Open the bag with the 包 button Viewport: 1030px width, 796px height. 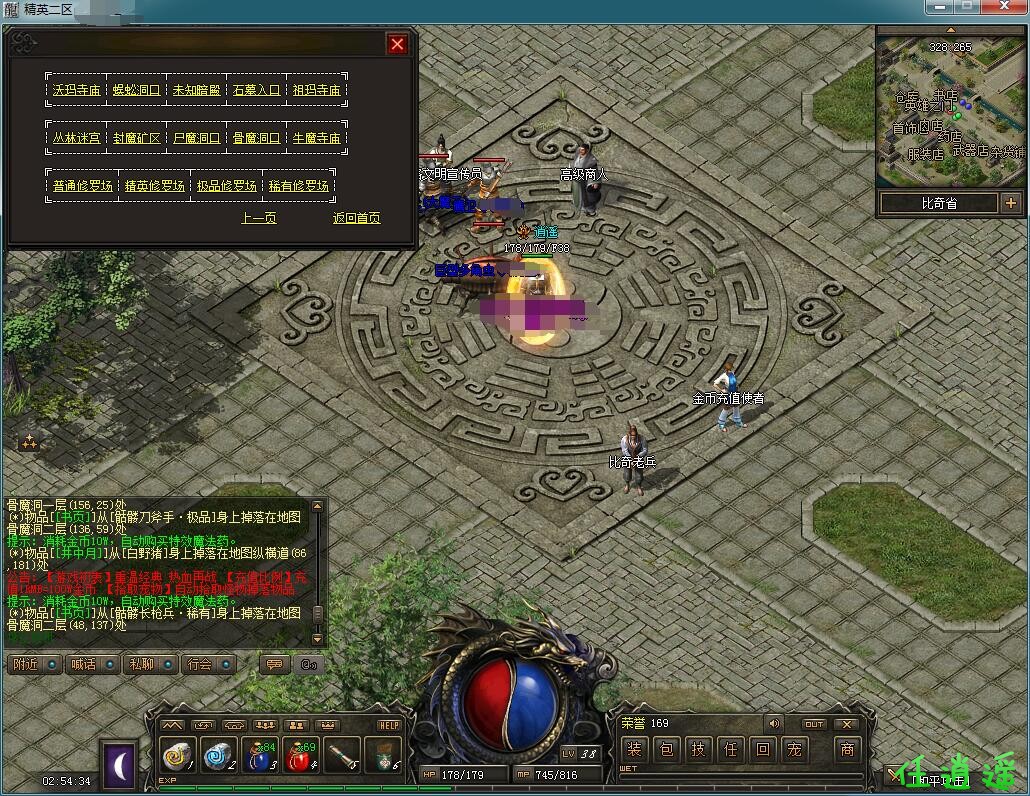(667, 749)
